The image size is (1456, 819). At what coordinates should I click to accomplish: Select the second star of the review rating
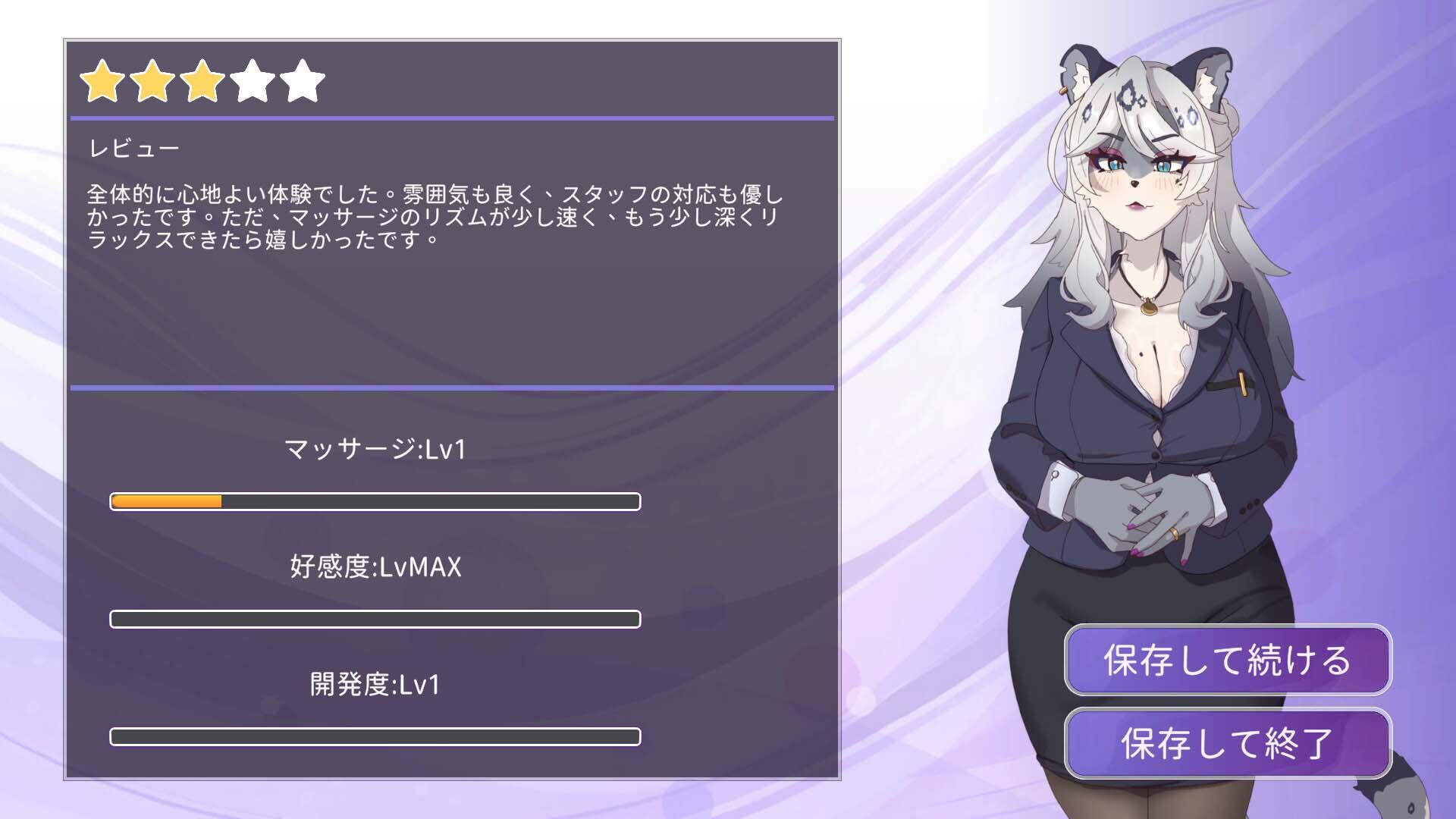(154, 81)
